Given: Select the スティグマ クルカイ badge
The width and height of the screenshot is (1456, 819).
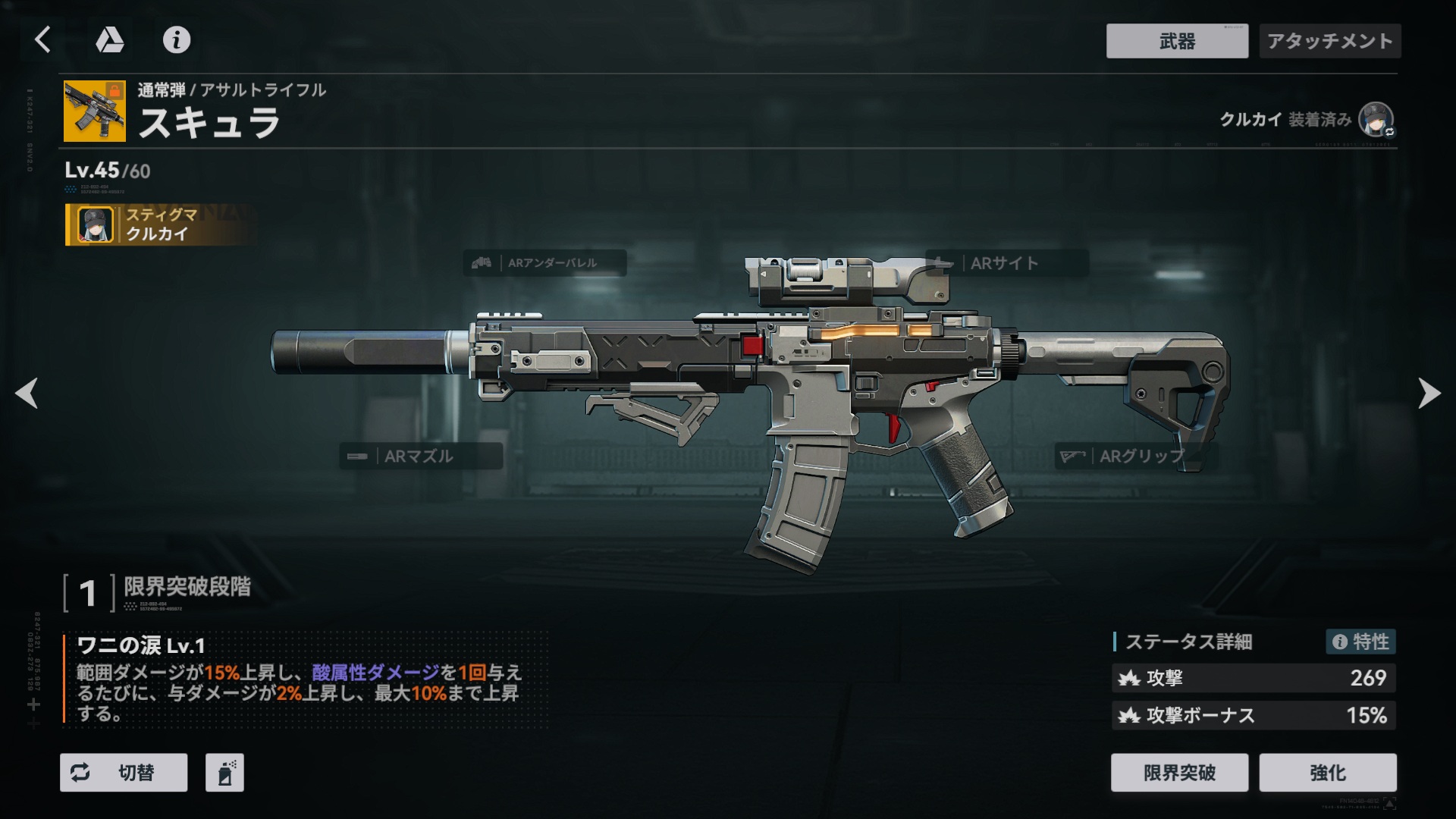Looking at the screenshot, I should tap(158, 224).
